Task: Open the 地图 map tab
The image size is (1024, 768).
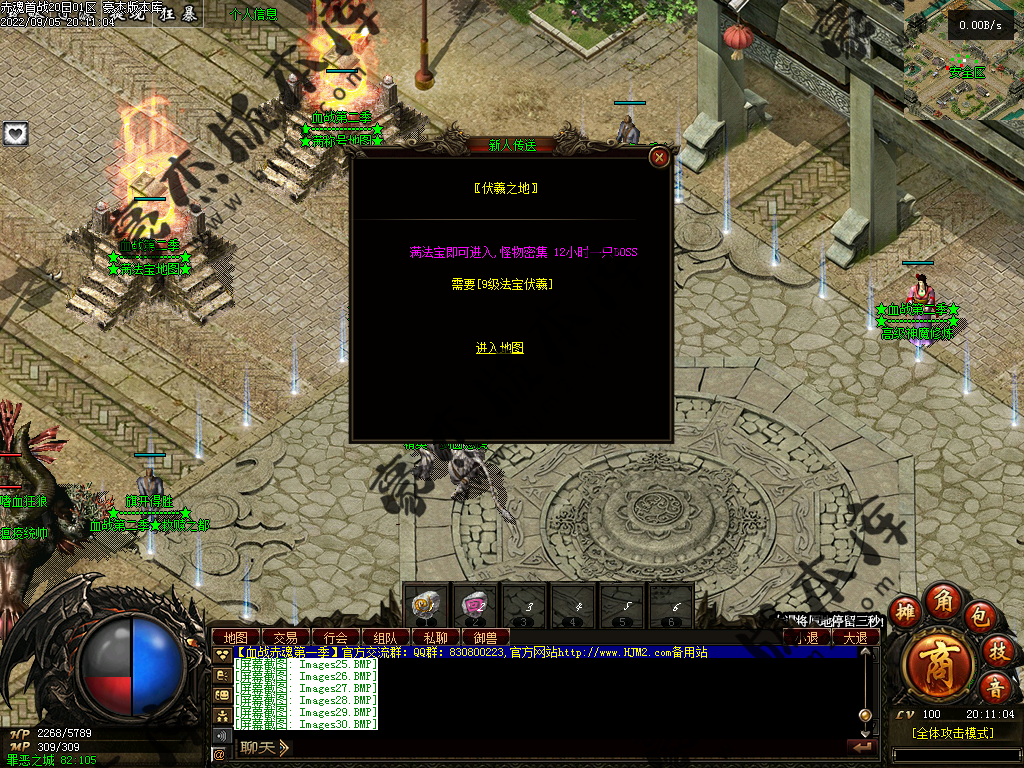Action: (236, 637)
